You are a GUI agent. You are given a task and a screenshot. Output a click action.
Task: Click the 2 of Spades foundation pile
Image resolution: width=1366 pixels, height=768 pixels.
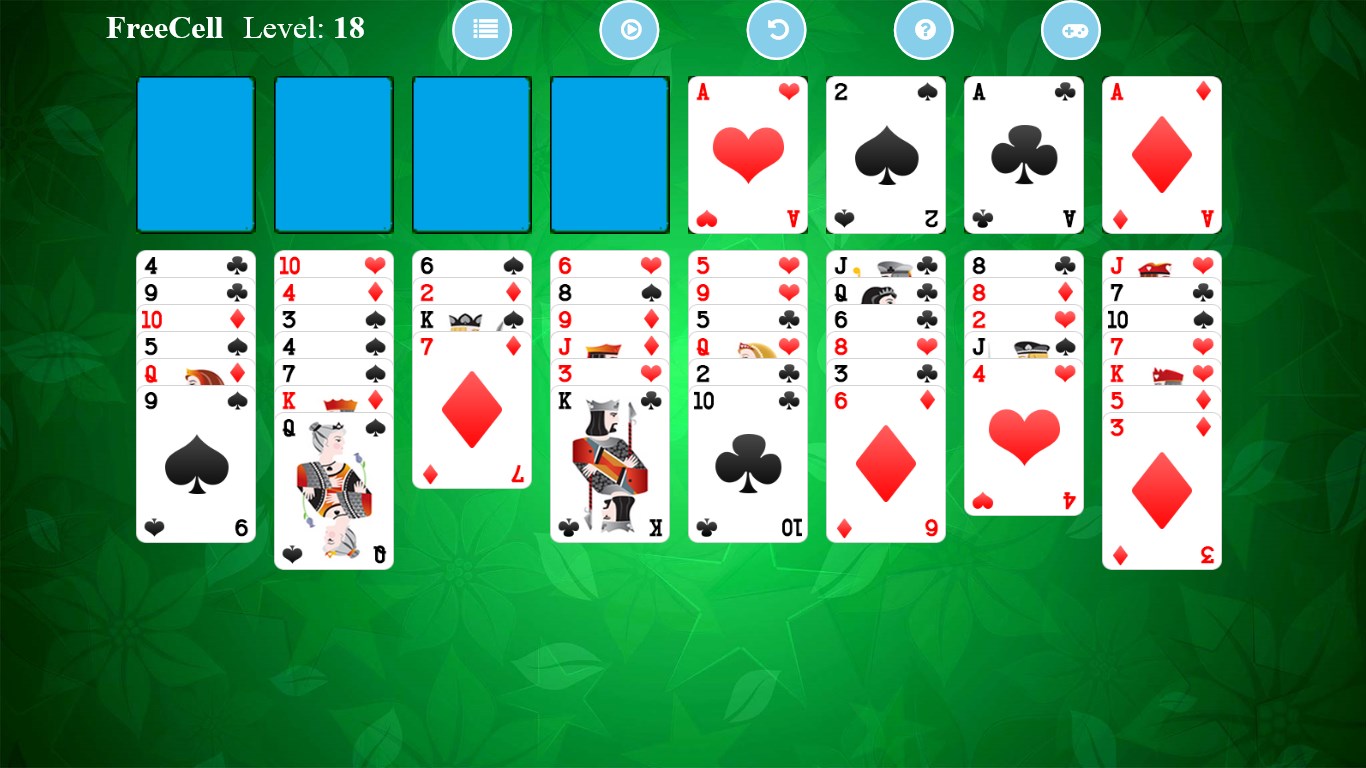[885, 154]
